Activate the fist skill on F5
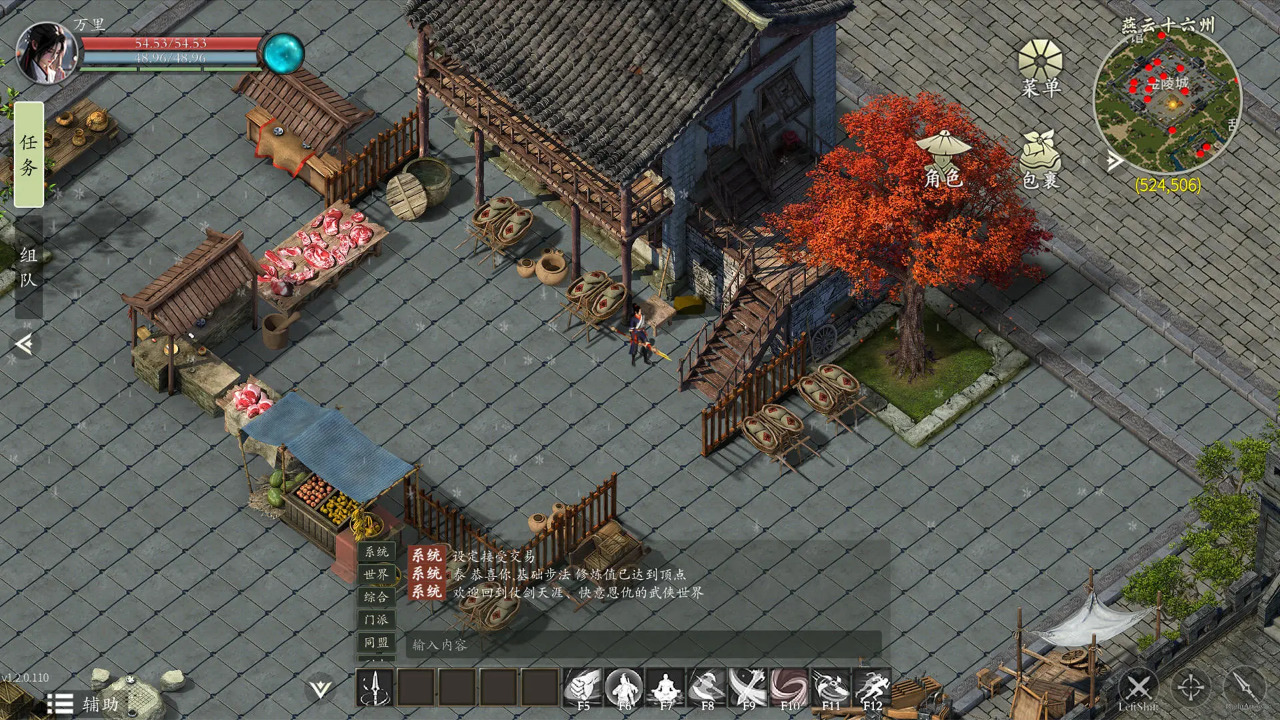1280x720 pixels. [582, 687]
